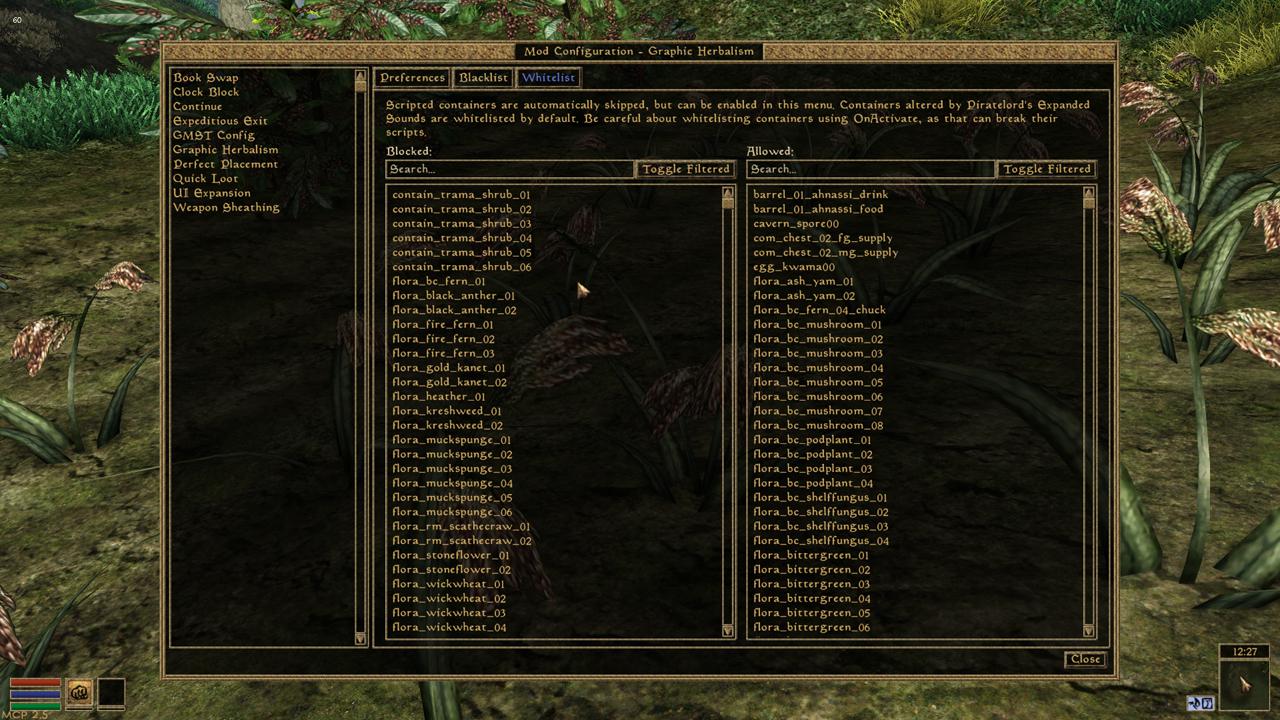Click the Blocked list search field
The image size is (1280, 720).
510,169
